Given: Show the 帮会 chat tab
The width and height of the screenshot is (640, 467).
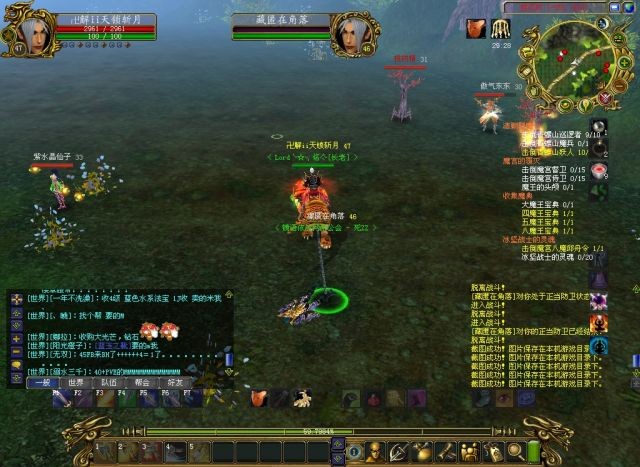Looking at the screenshot, I should click(x=142, y=382).
